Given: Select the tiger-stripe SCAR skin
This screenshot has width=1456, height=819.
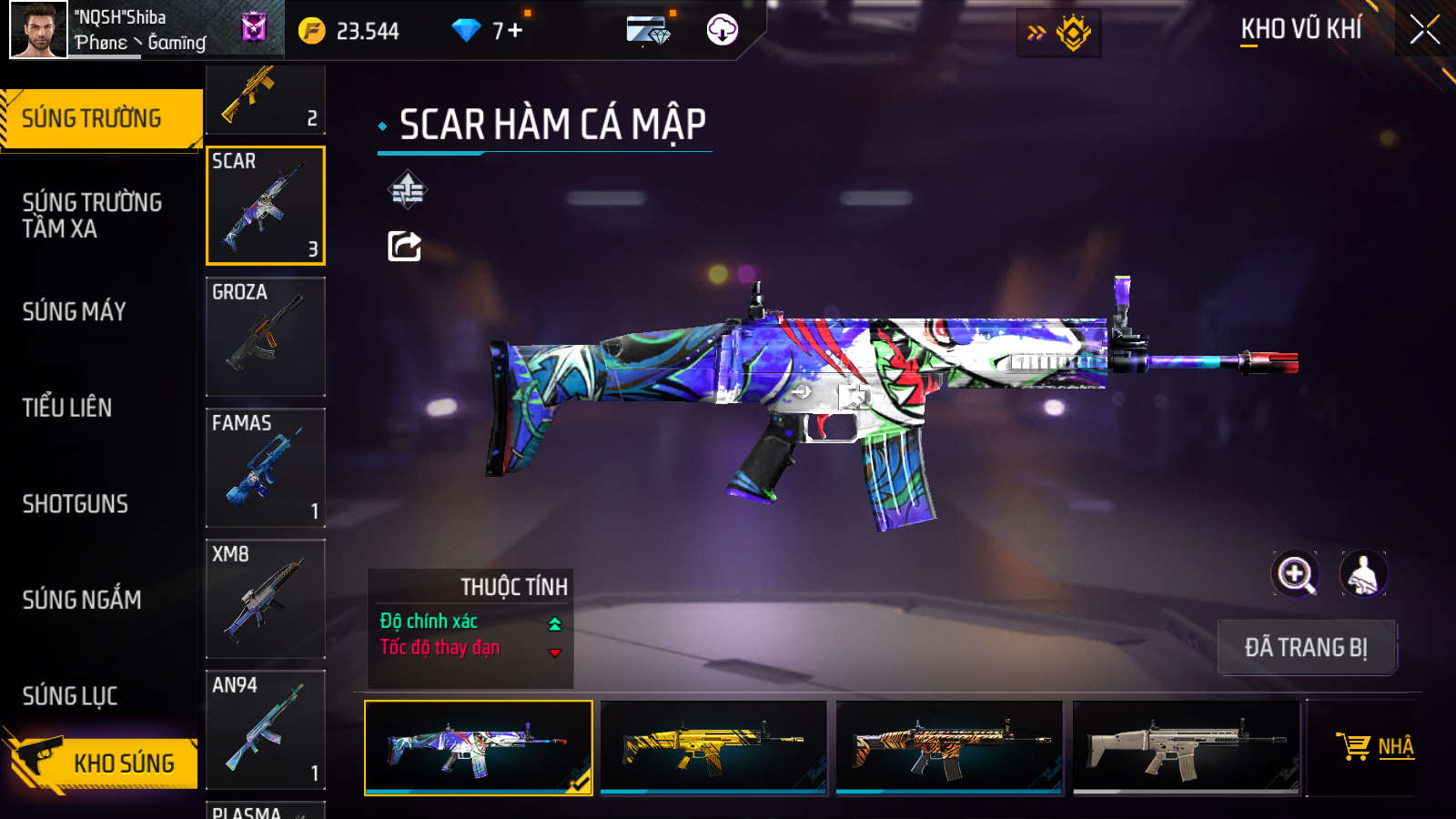Looking at the screenshot, I should [x=949, y=747].
